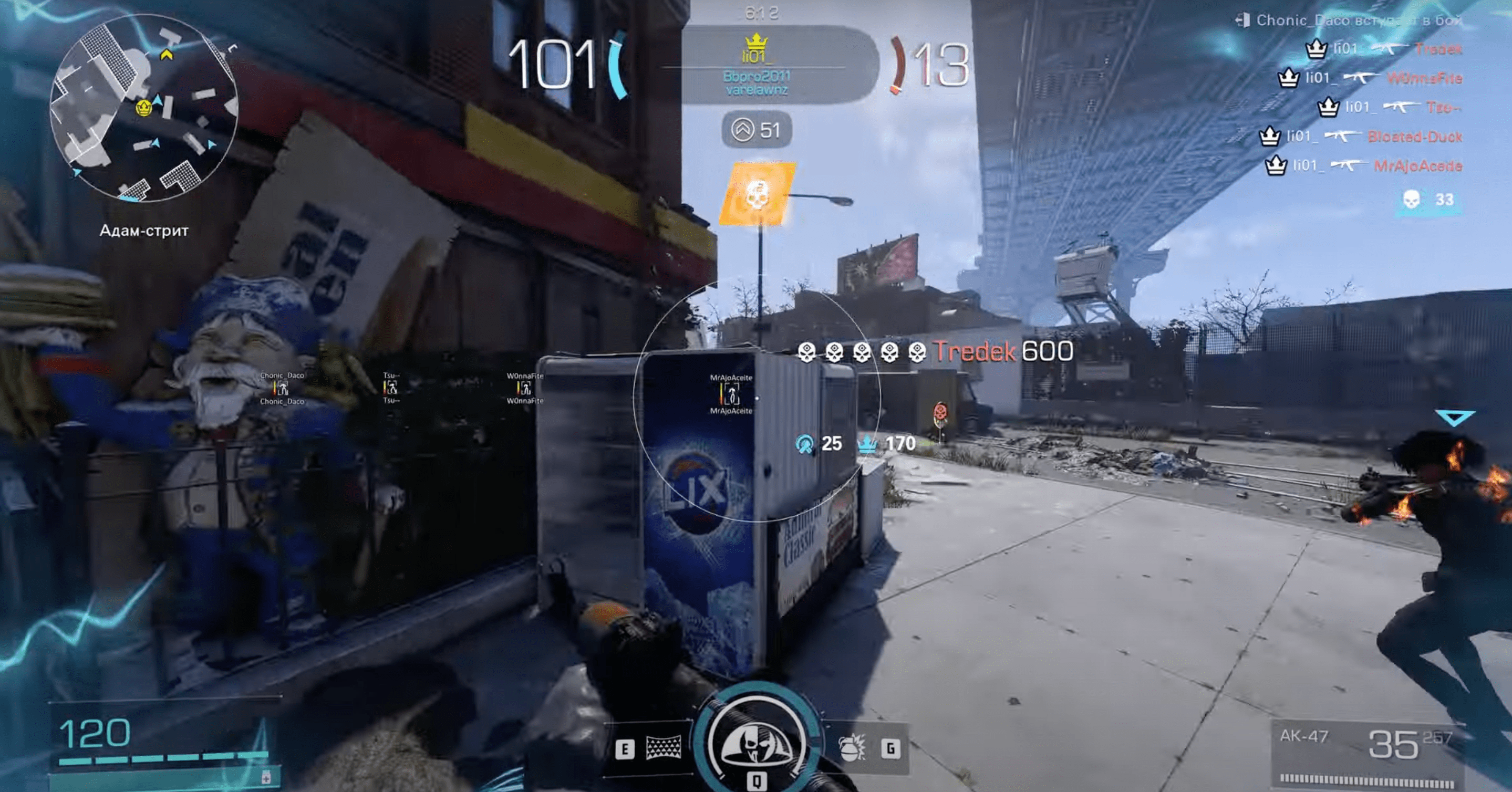Select the Bloated-Duck kill feed entry

click(x=1361, y=137)
